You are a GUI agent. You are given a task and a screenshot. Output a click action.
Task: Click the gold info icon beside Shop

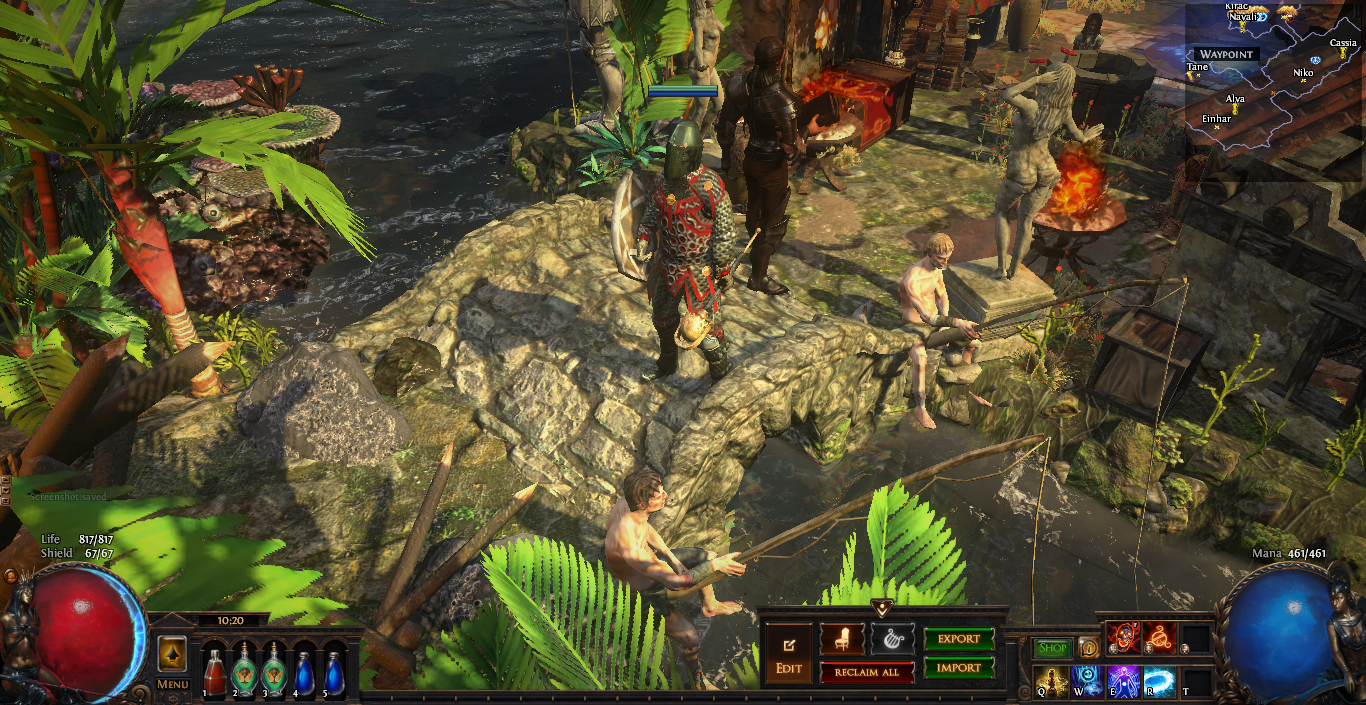[x=1088, y=648]
